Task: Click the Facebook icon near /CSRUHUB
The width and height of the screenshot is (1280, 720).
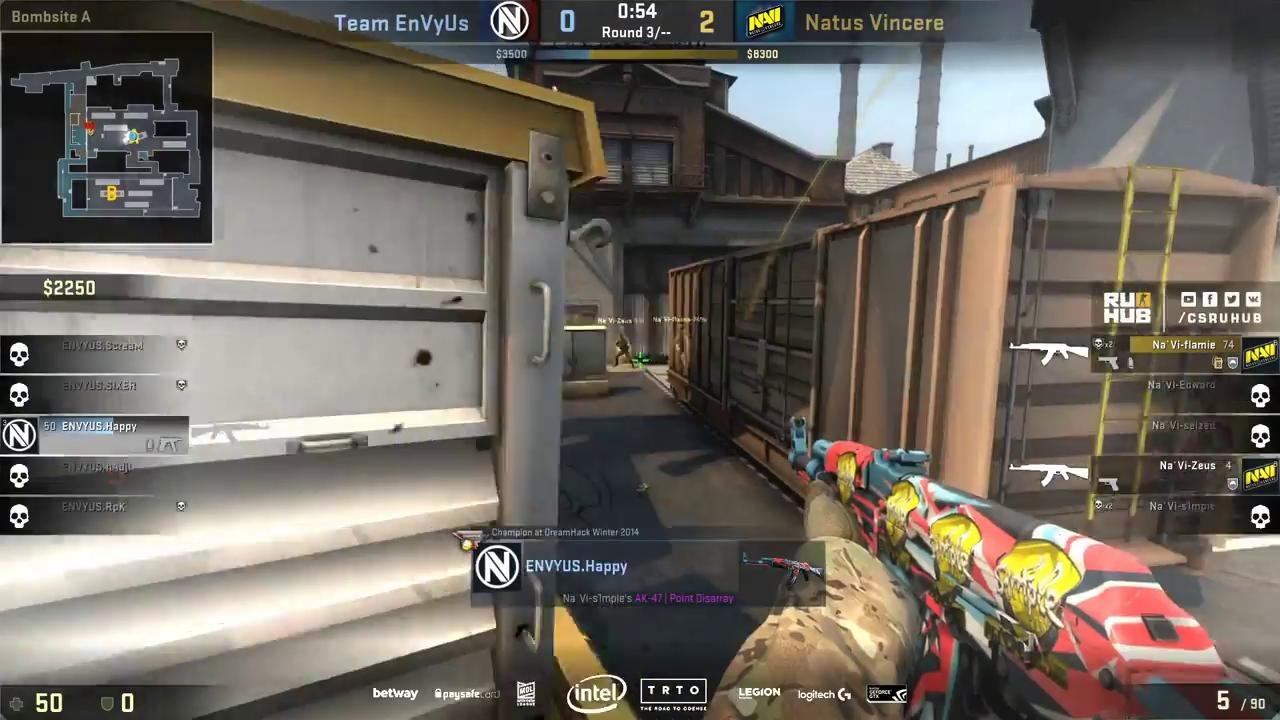Action: click(1210, 299)
